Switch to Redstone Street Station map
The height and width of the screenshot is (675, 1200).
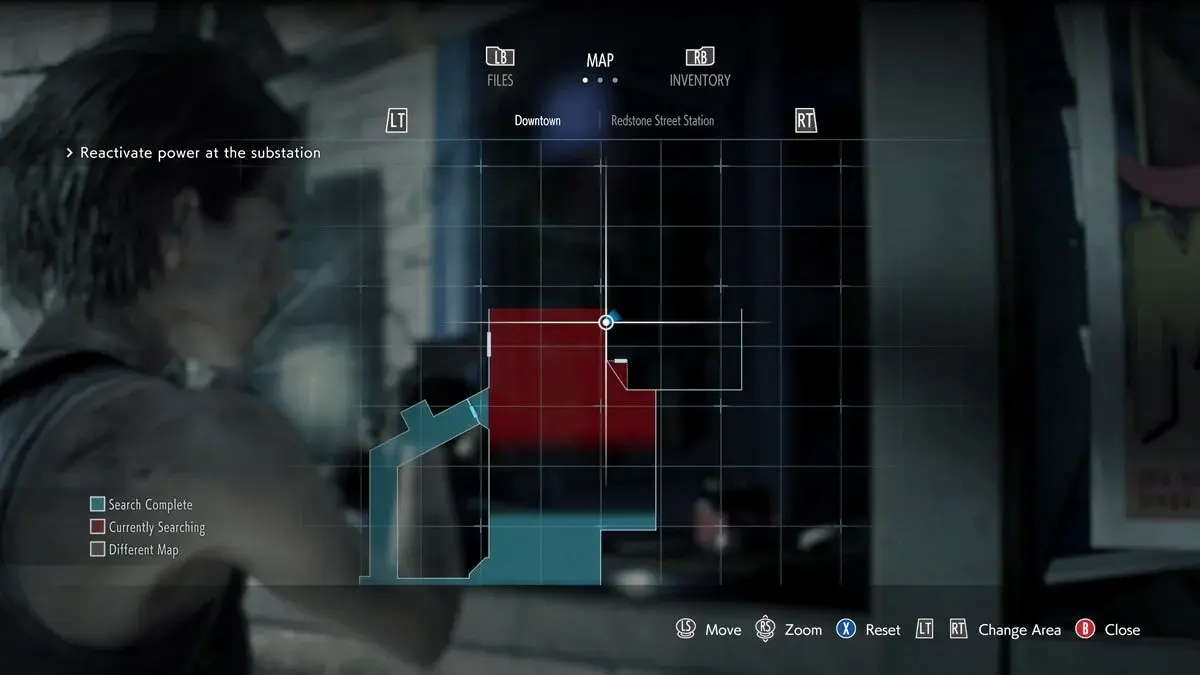[x=663, y=121]
